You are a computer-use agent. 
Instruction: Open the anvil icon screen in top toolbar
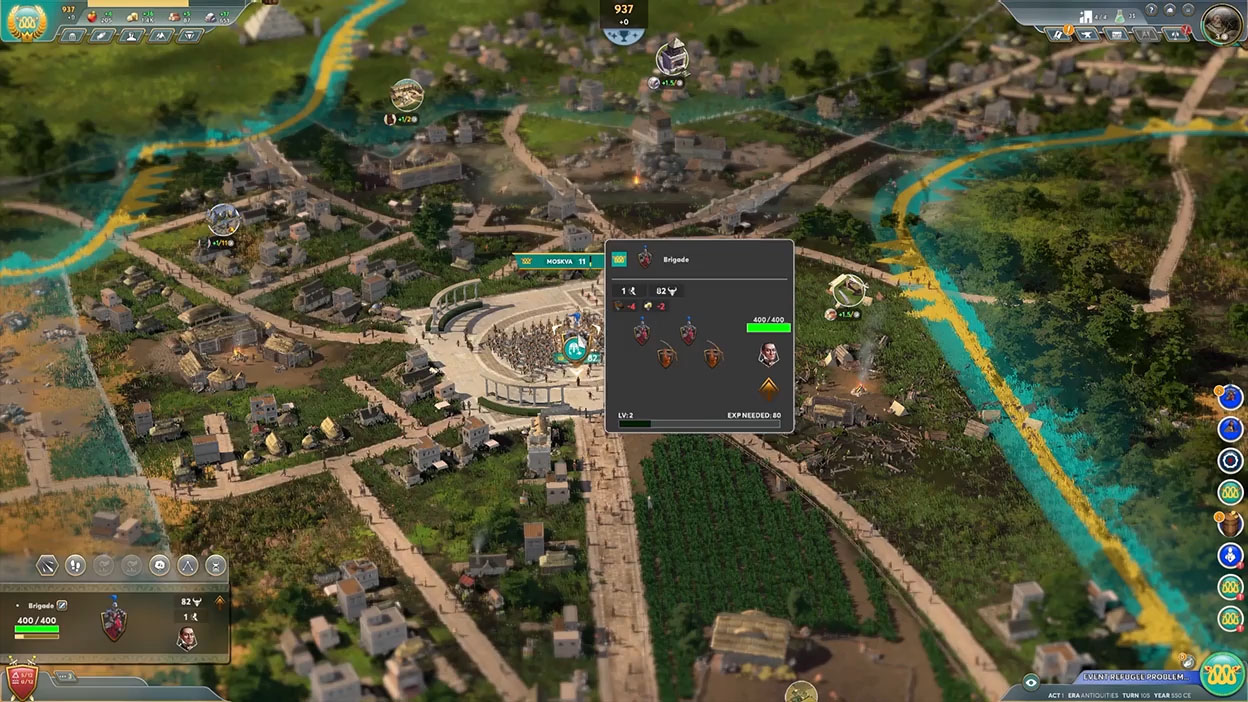pos(1087,35)
